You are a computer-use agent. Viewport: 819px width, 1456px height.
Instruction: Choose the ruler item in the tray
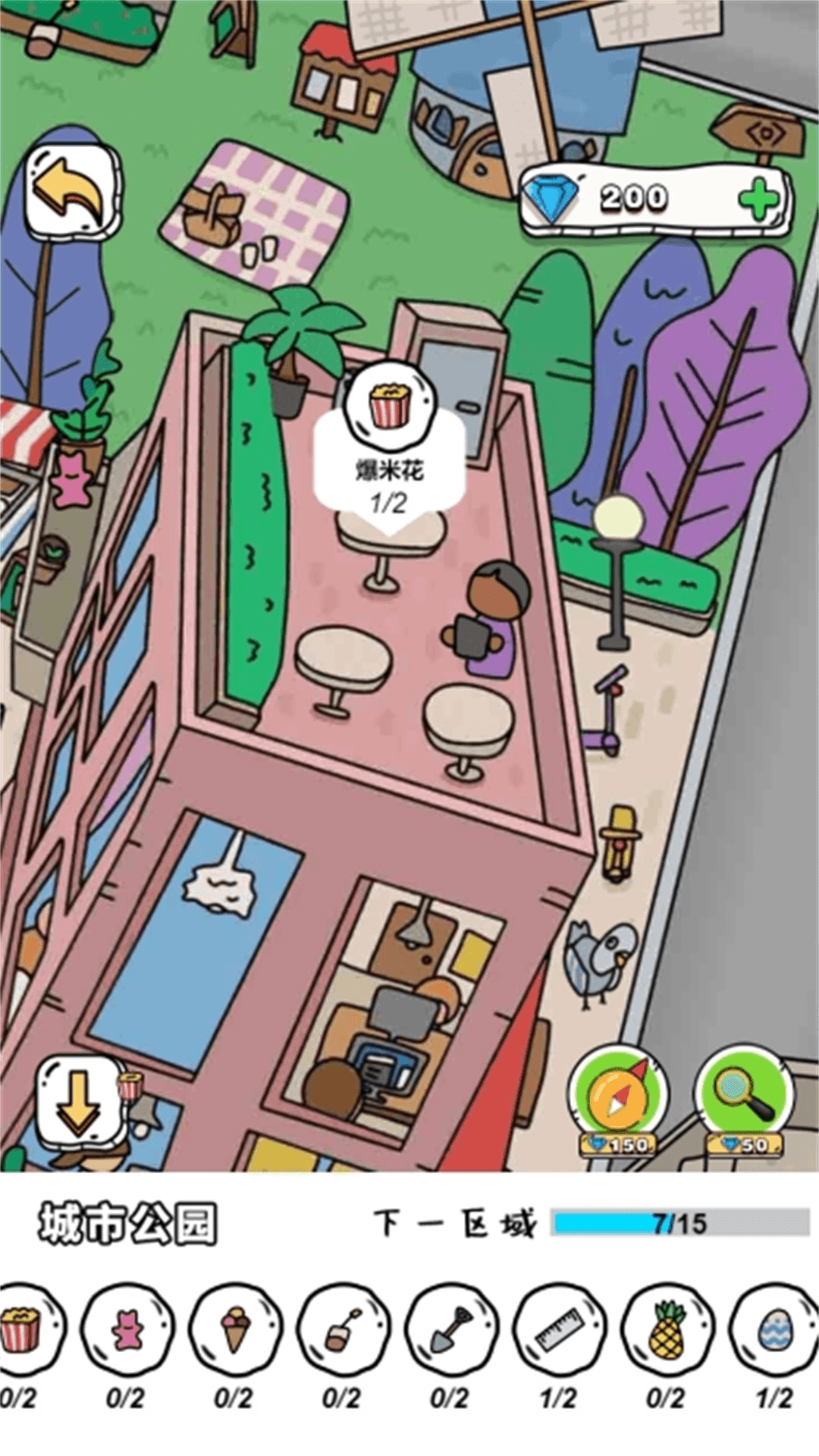(560, 1329)
